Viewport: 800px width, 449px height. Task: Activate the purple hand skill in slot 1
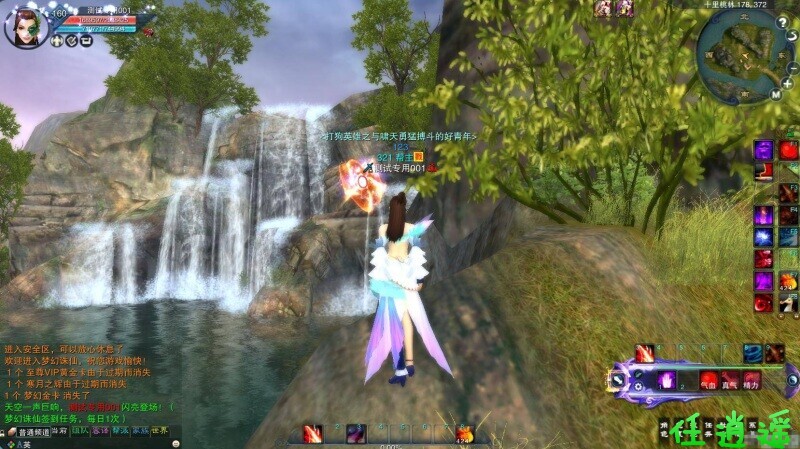coord(664,380)
